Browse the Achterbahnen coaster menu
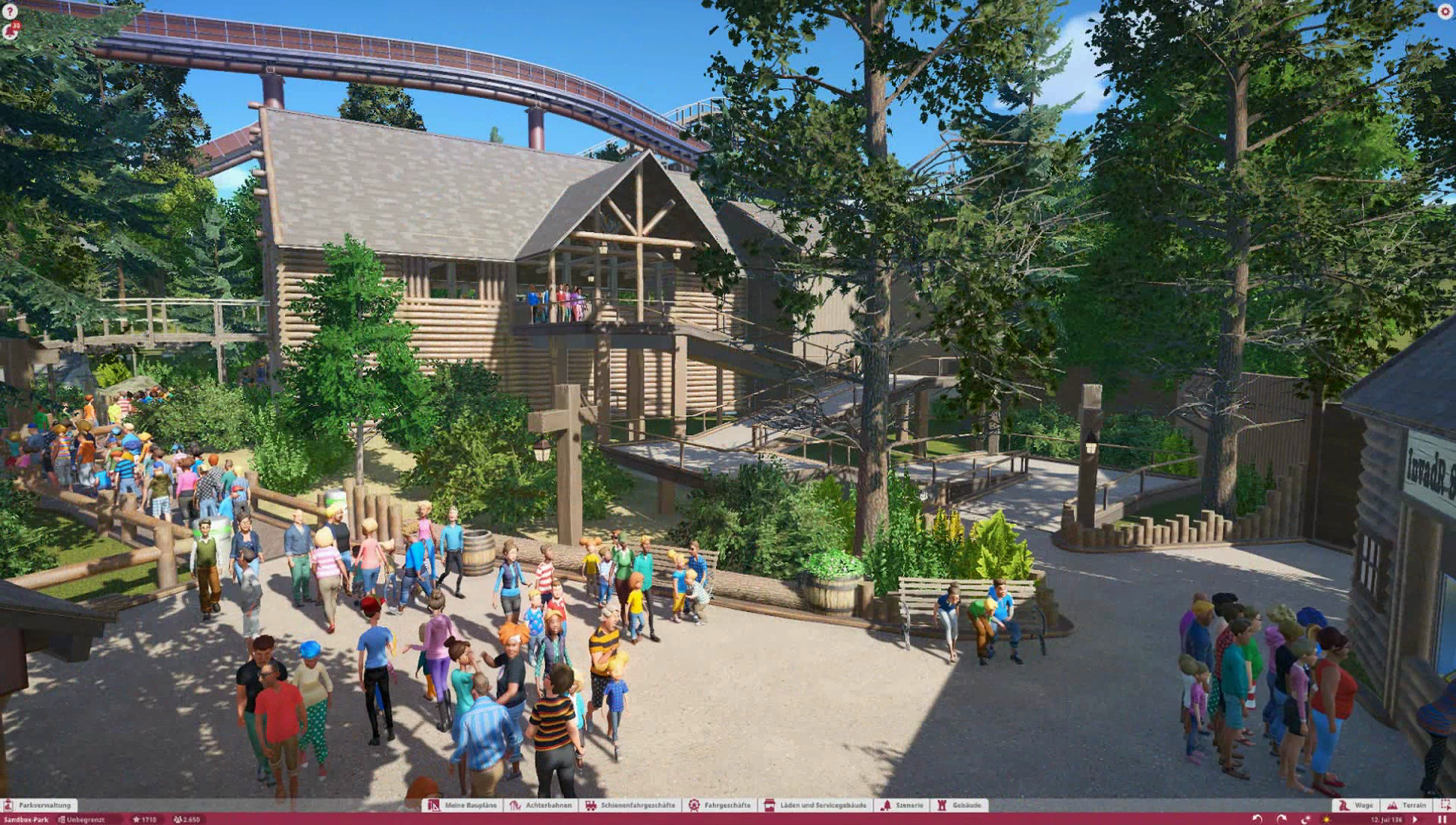Image resolution: width=1456 pixels, height=825 pixels. (x=541, y=805)
